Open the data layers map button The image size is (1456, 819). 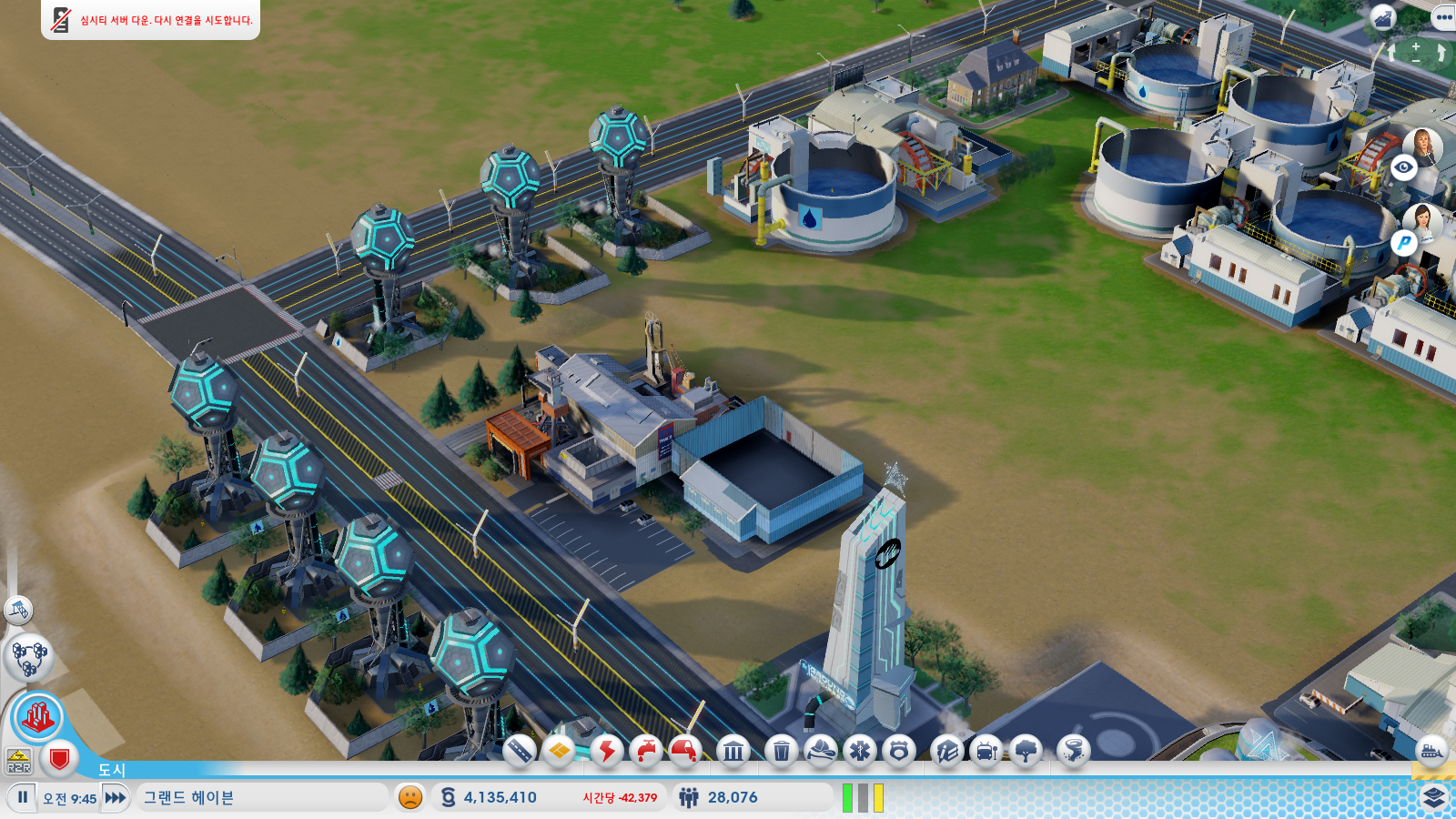(1434, 797)
